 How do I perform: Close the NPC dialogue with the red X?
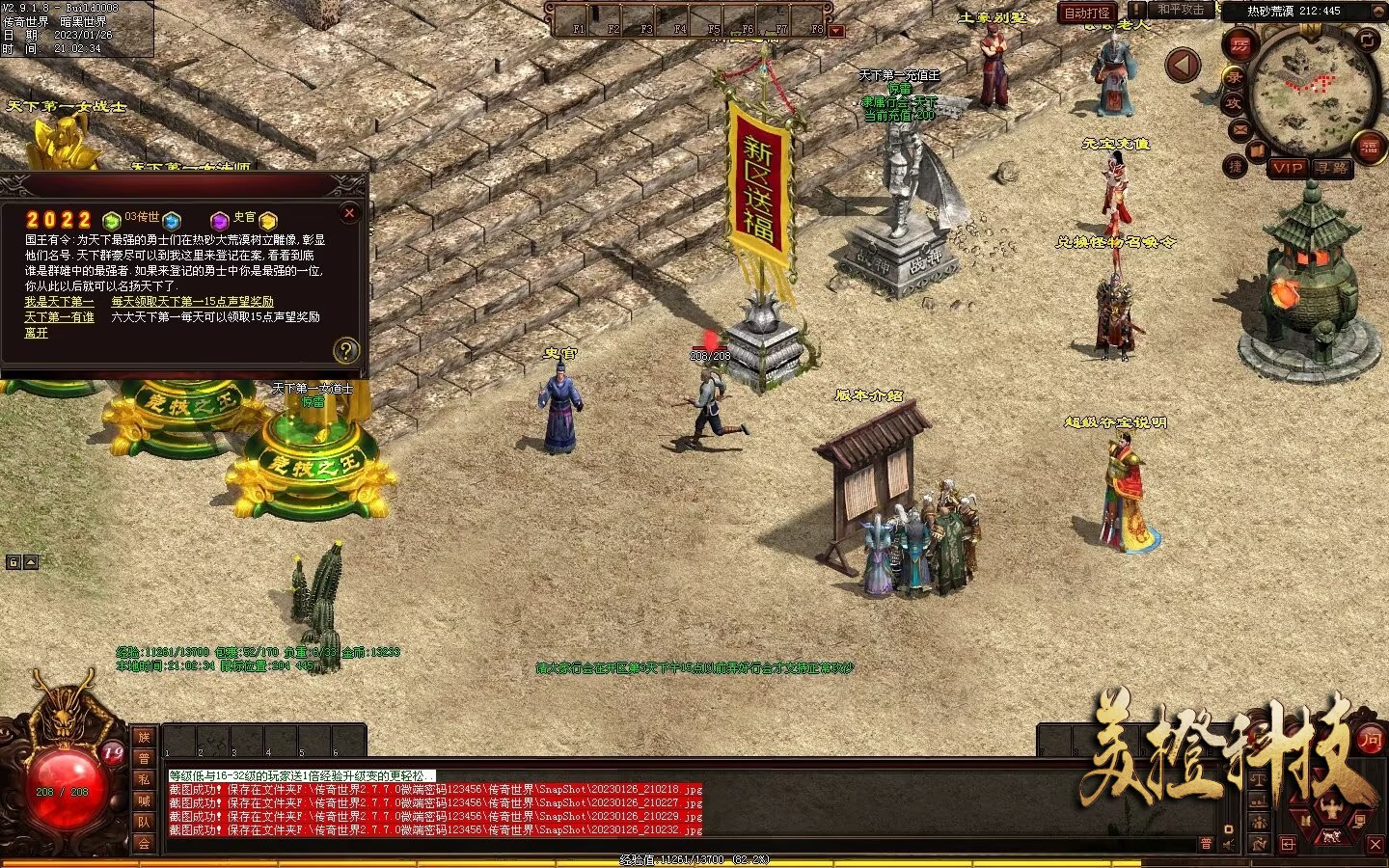click(350, 213)
